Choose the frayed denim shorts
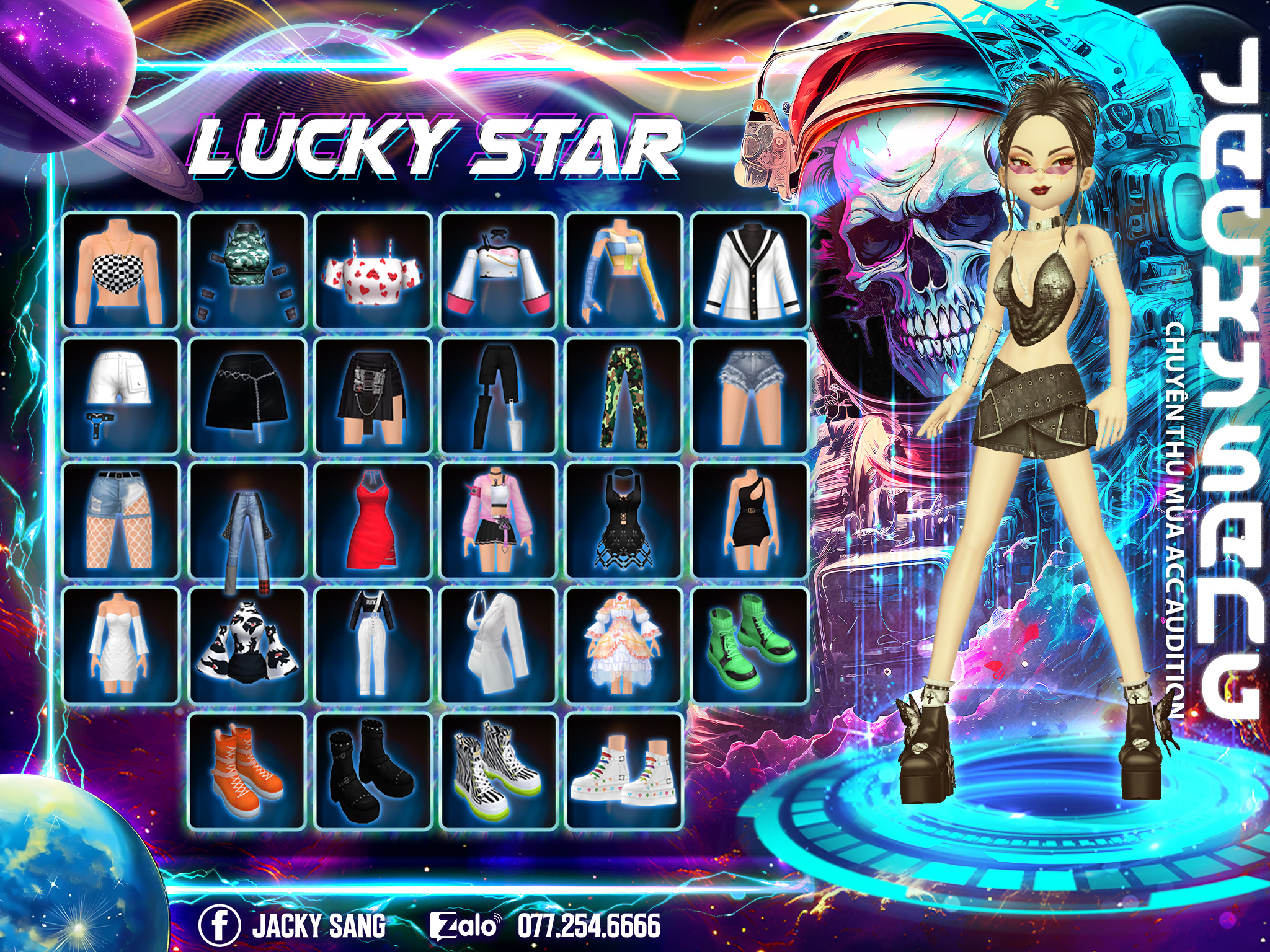This screenshot has height=952, width=1270. click(x=750, y=396)
